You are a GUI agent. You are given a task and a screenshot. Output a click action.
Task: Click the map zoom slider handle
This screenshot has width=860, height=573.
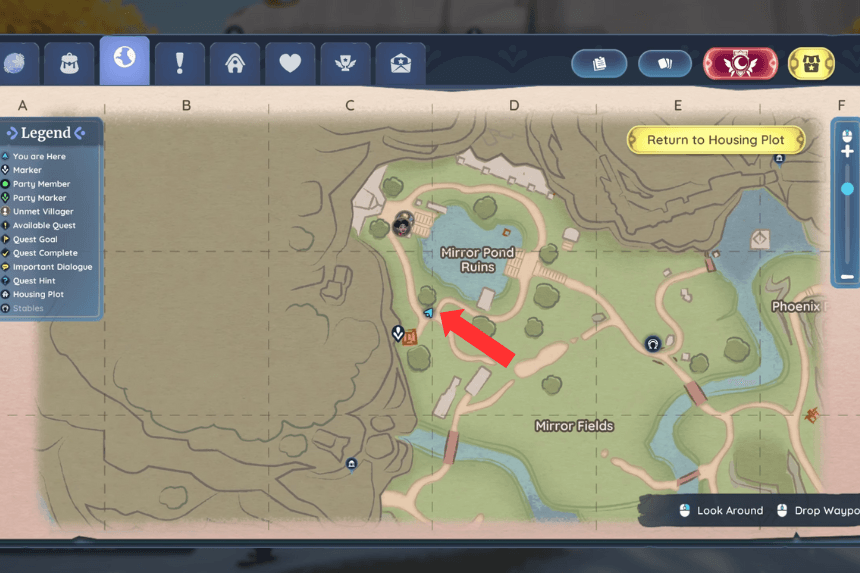point(847,188)
